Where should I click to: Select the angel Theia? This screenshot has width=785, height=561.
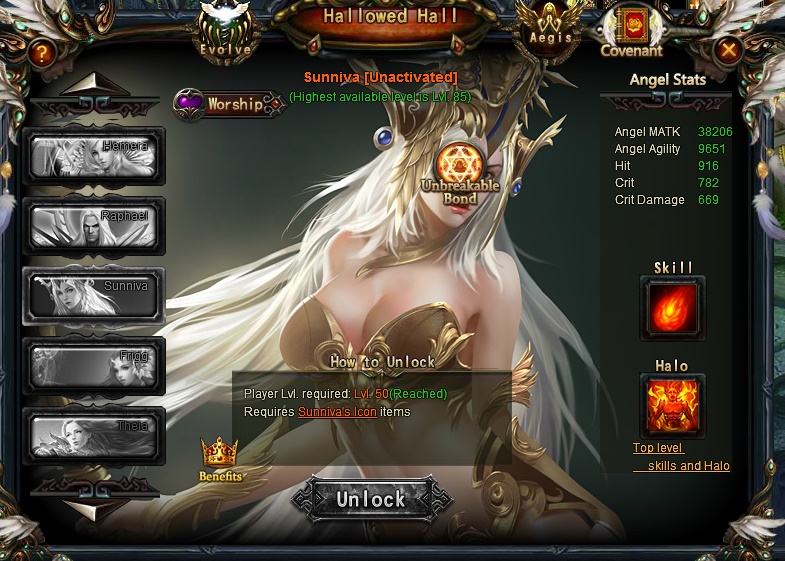[94, 436]
